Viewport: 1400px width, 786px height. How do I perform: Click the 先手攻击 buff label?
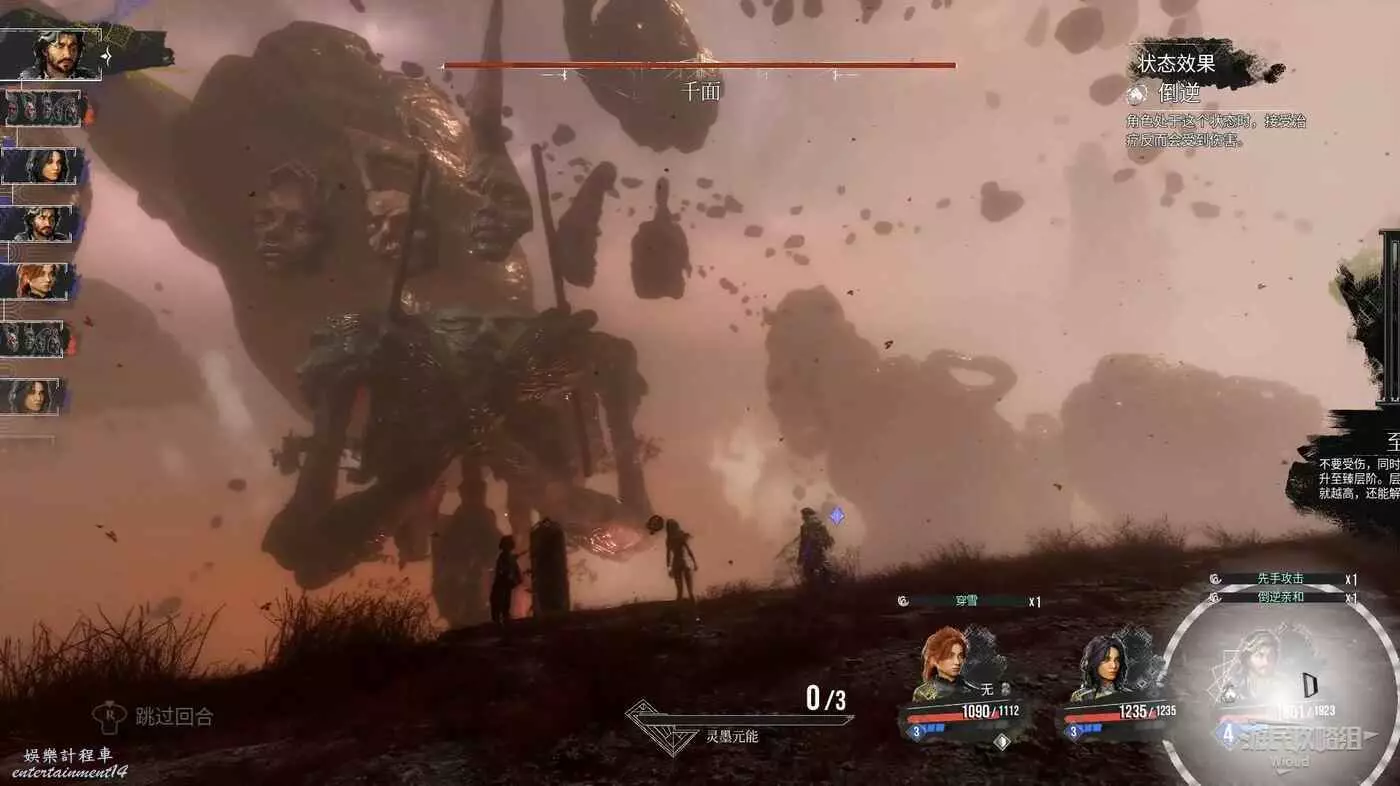pos(1279,579)
